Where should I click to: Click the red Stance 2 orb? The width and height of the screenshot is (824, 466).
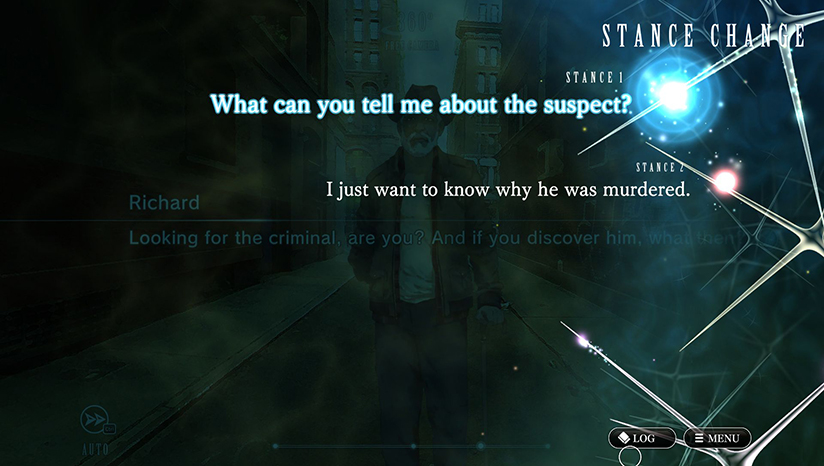coord(725,181)
